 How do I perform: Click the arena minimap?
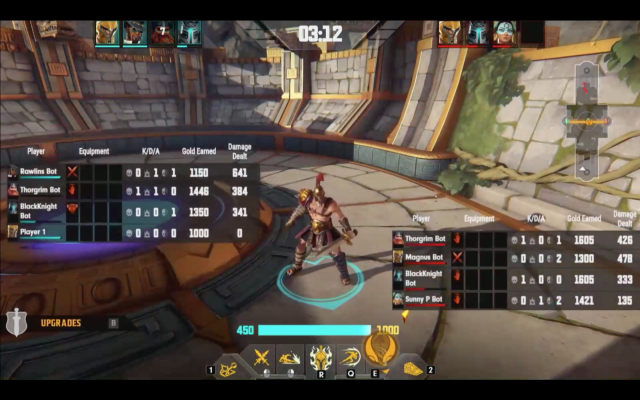pyautogui.click(x=586, y=122)
